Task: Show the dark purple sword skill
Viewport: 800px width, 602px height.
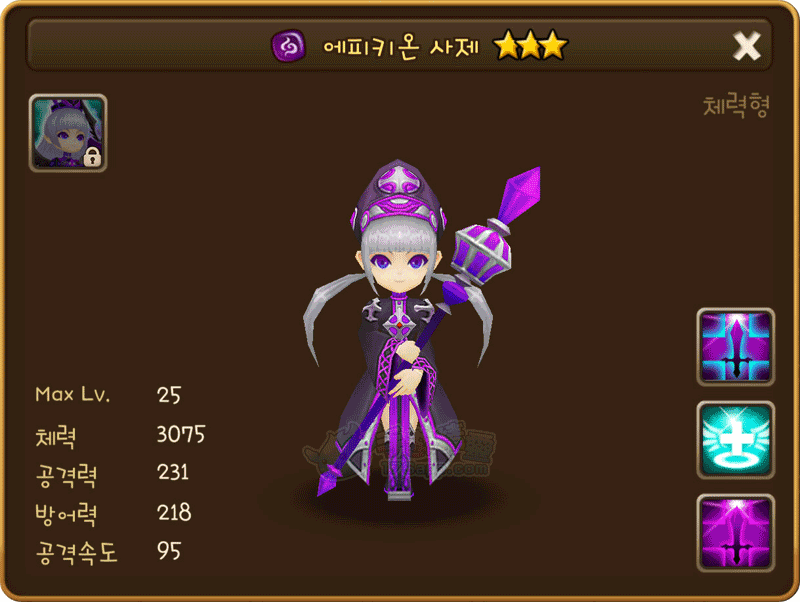Action: 735,532
